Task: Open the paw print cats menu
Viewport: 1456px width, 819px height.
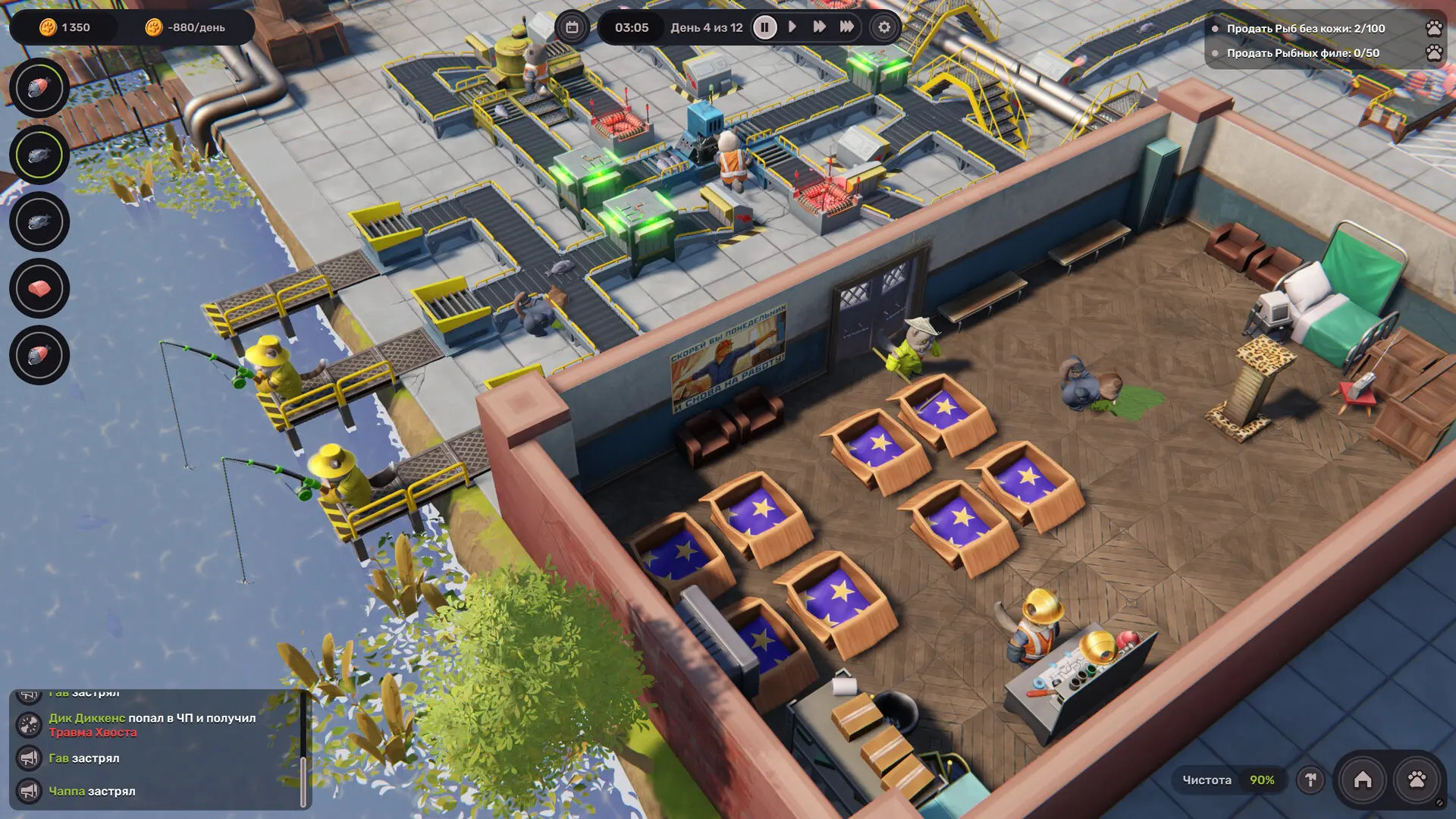Action: pyautogui.click(x=1417, y=780)
